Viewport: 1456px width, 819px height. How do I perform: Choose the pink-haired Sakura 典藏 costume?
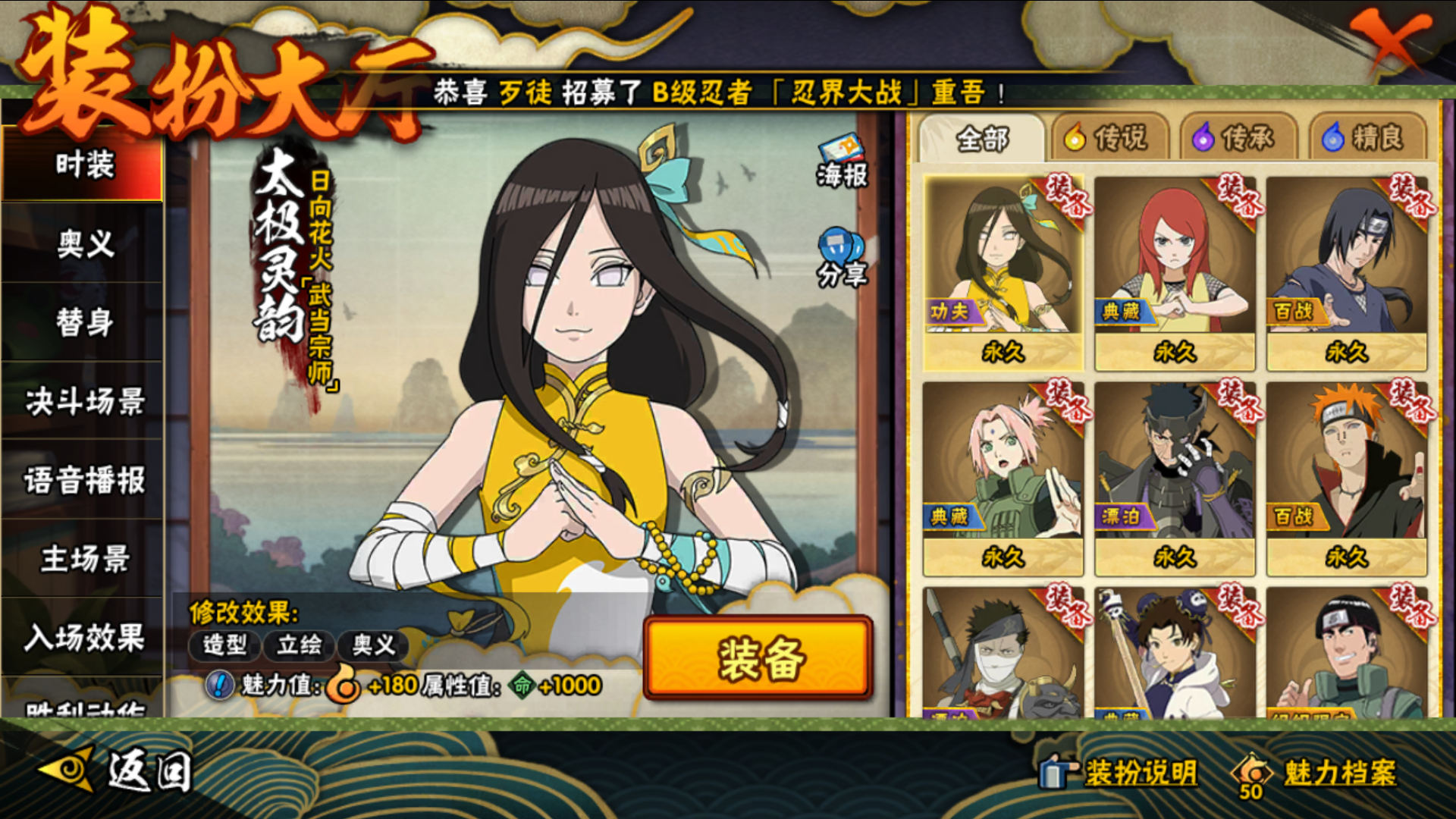coord(1003,478)
